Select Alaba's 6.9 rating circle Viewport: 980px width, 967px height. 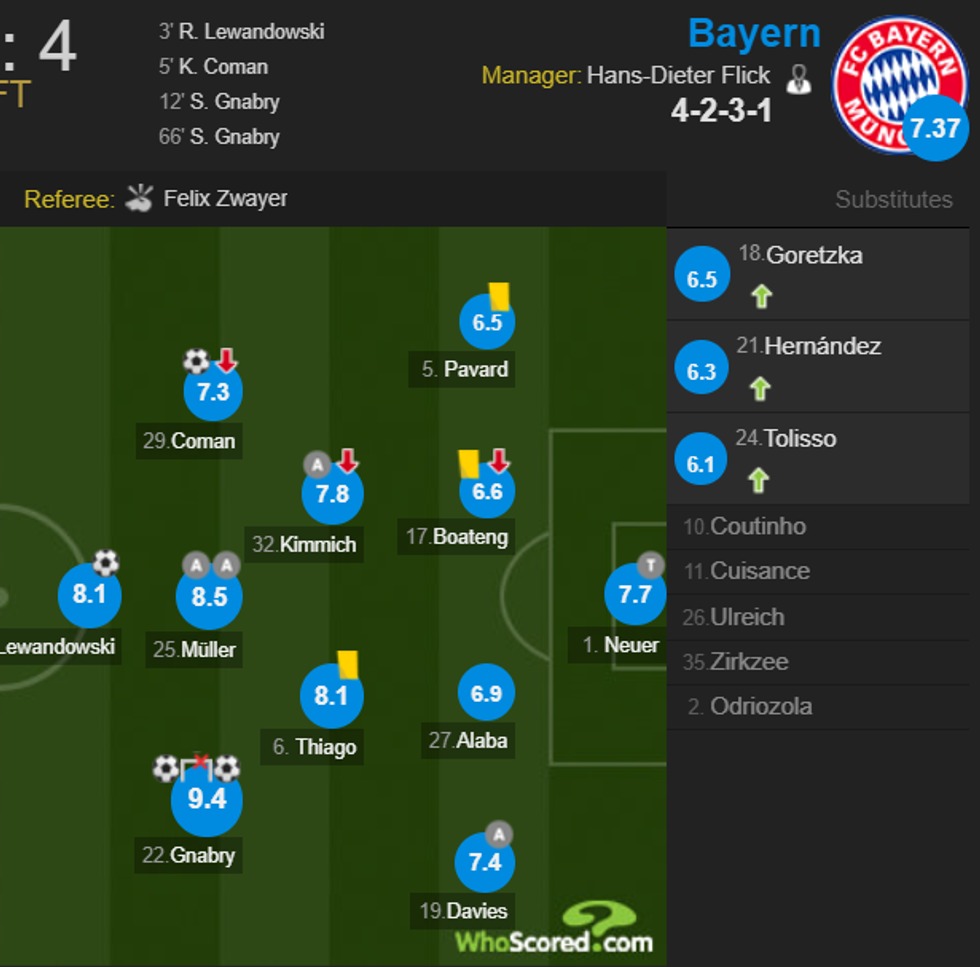[486, 693]
